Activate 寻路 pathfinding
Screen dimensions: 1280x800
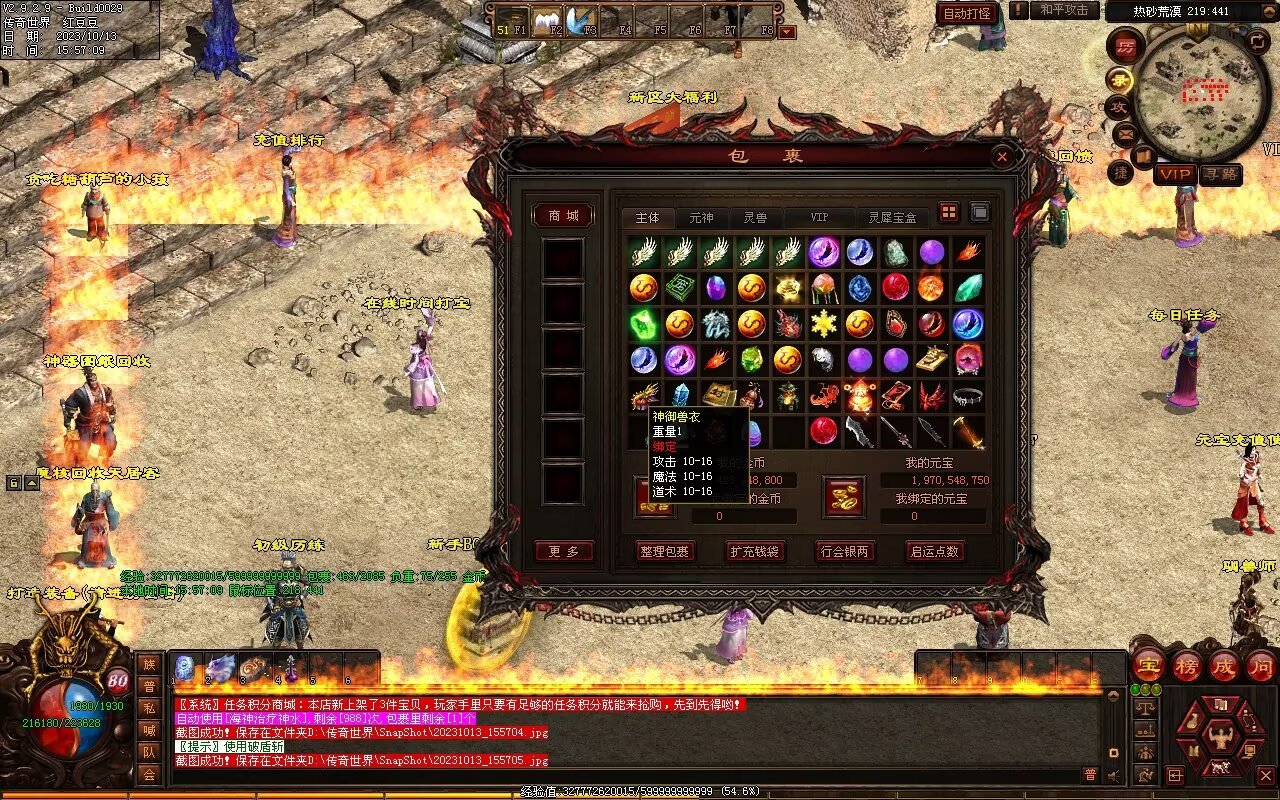coord(1220,174)
